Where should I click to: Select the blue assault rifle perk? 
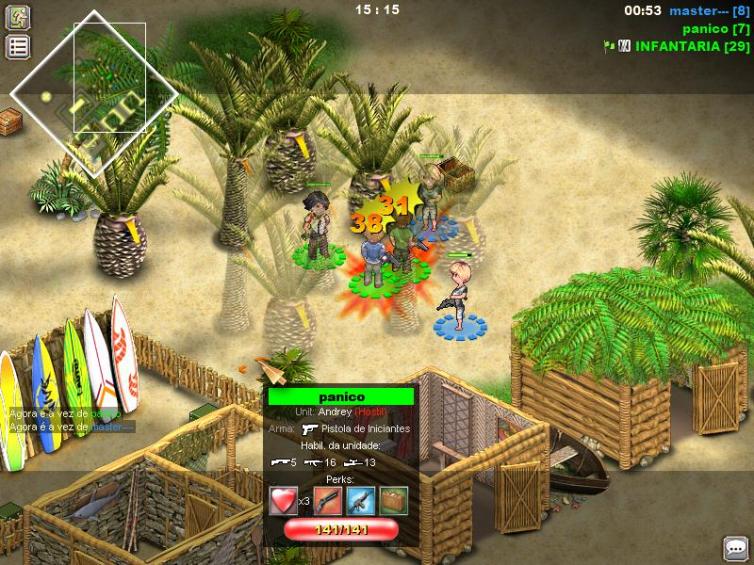360,500
